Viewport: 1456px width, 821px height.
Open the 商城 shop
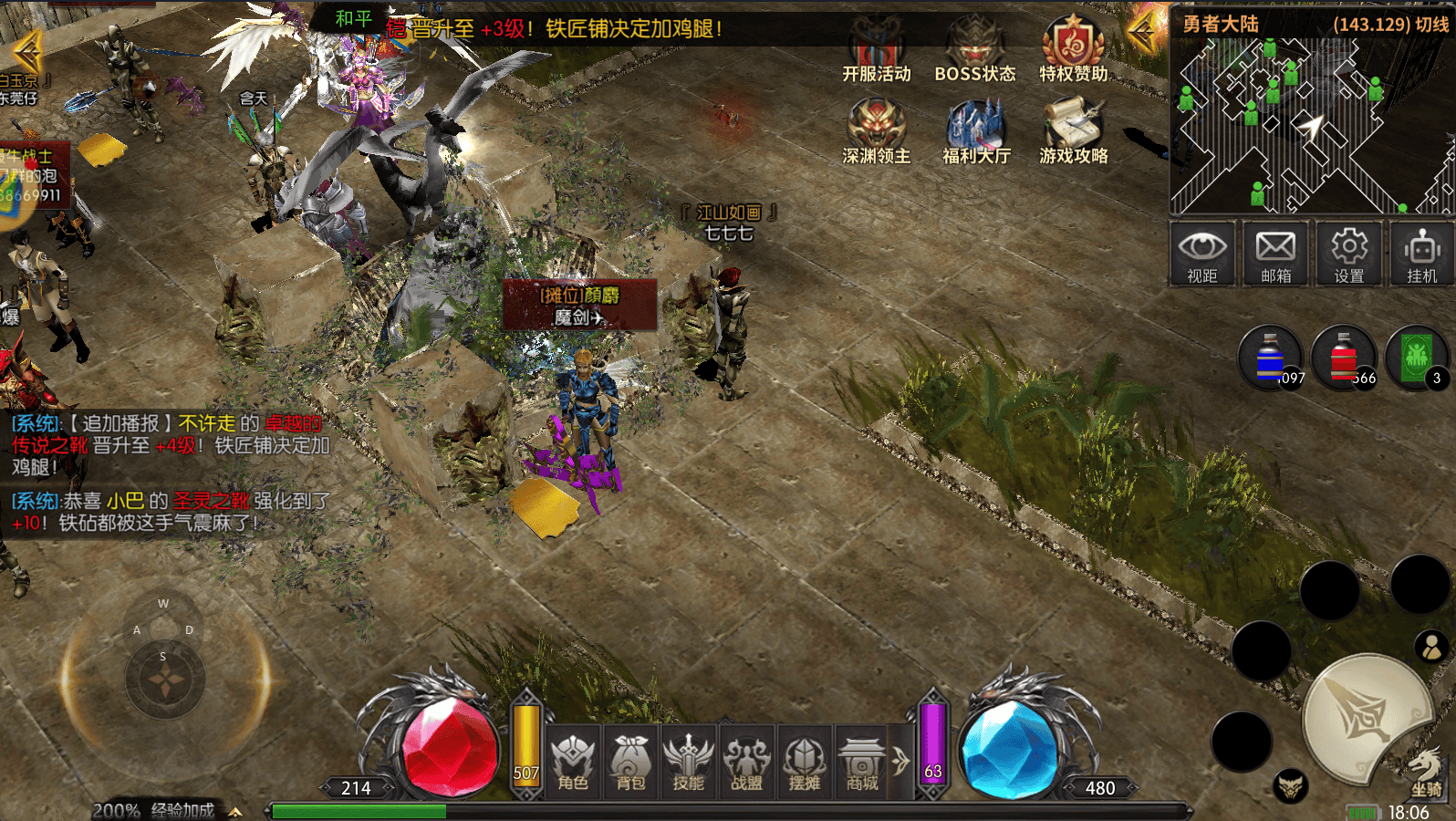[862, 763]
